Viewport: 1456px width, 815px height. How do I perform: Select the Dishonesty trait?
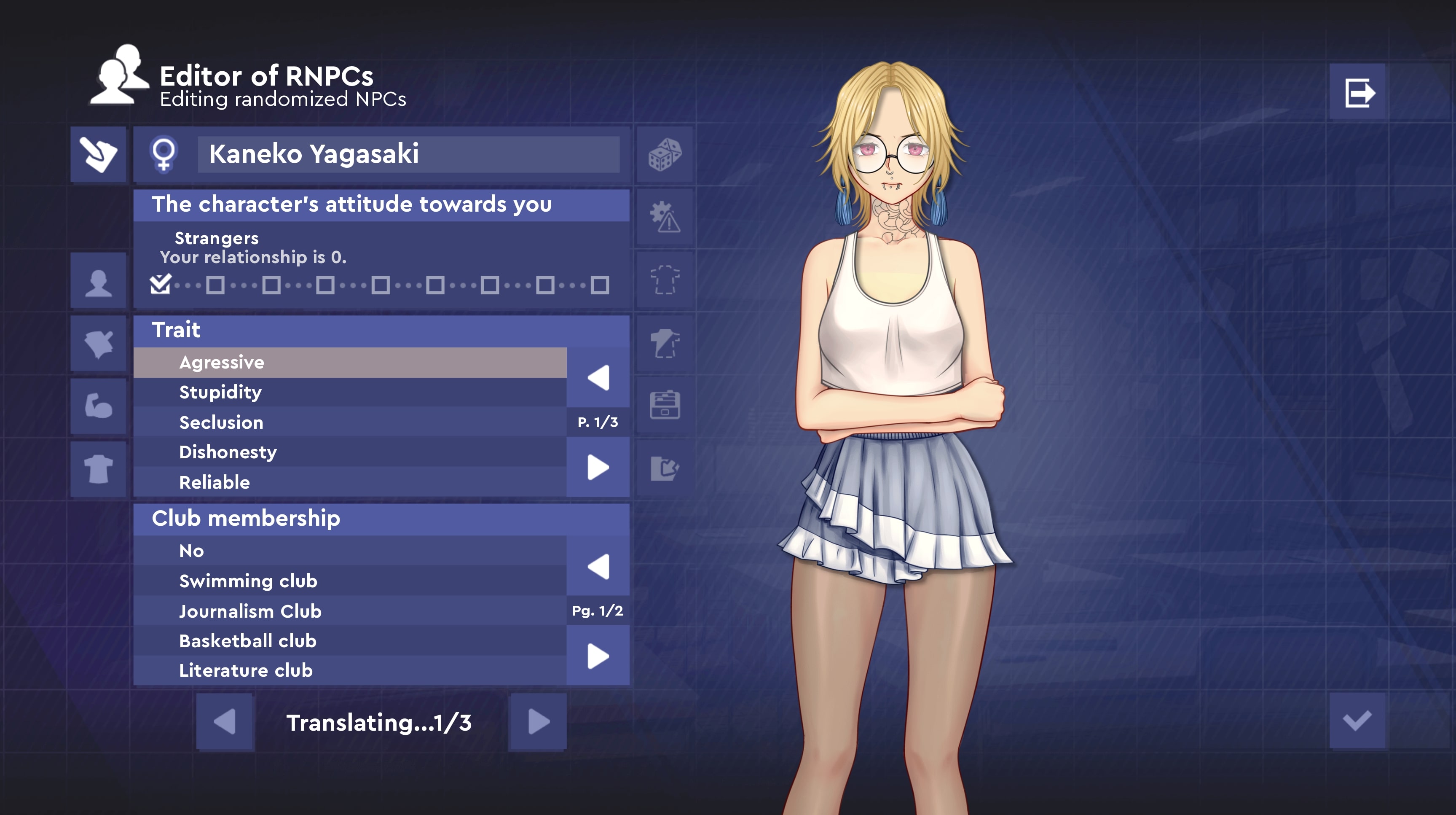tap(350, 452)
